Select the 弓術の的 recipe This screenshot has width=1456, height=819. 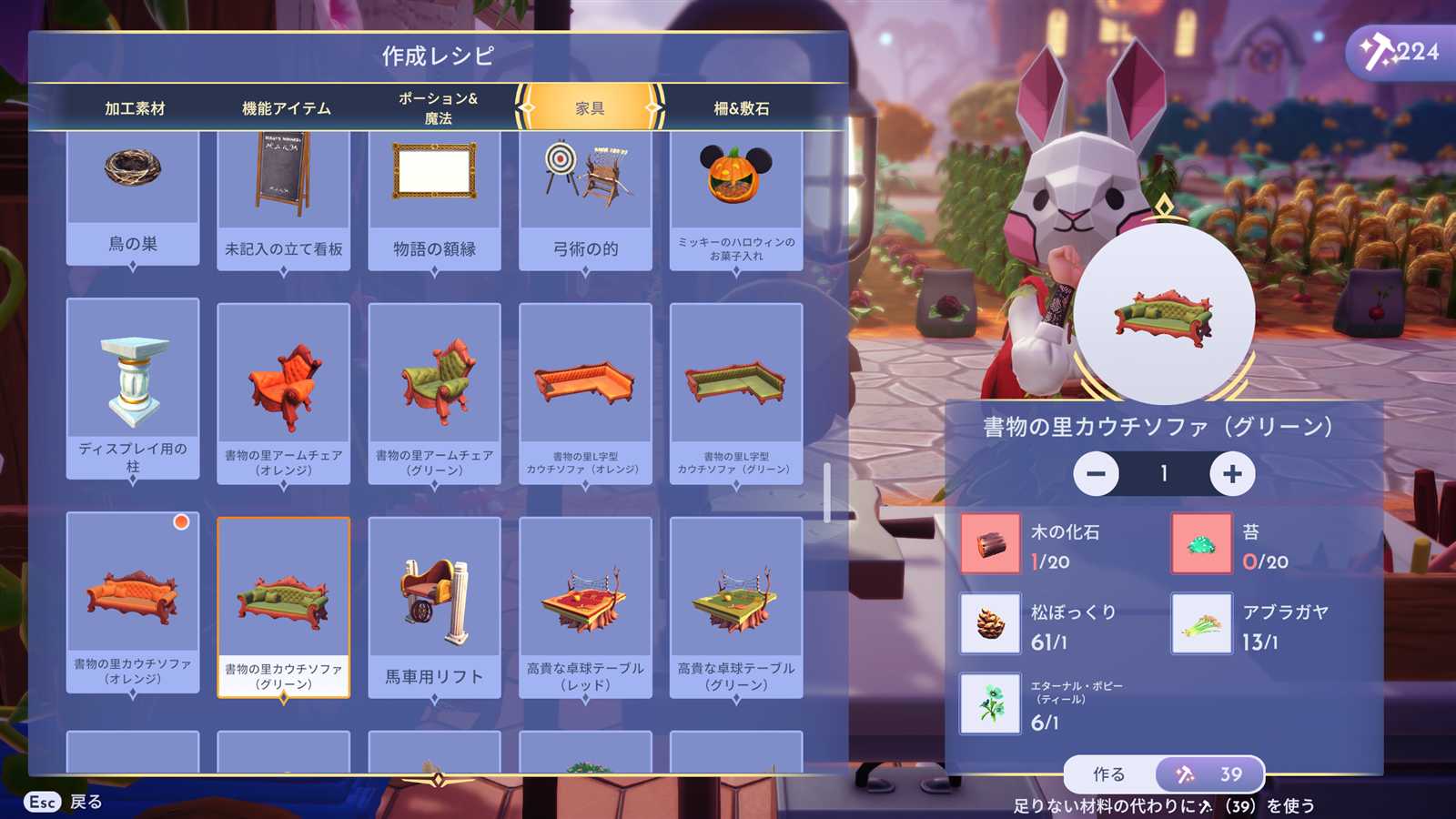[585, 200]
